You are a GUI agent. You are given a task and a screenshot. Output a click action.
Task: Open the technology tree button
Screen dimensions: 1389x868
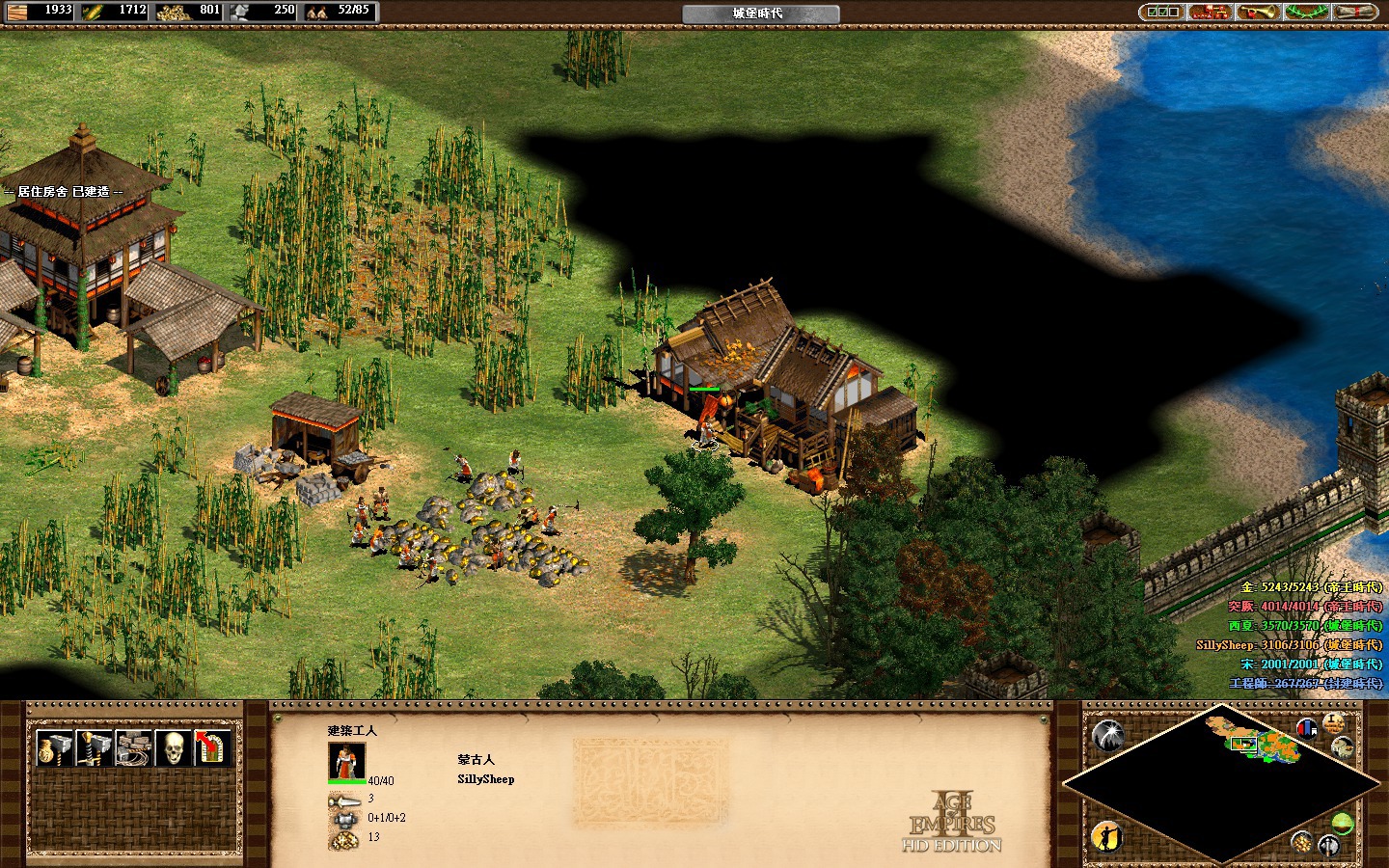pyautogui.click(x=1210, y=12)
